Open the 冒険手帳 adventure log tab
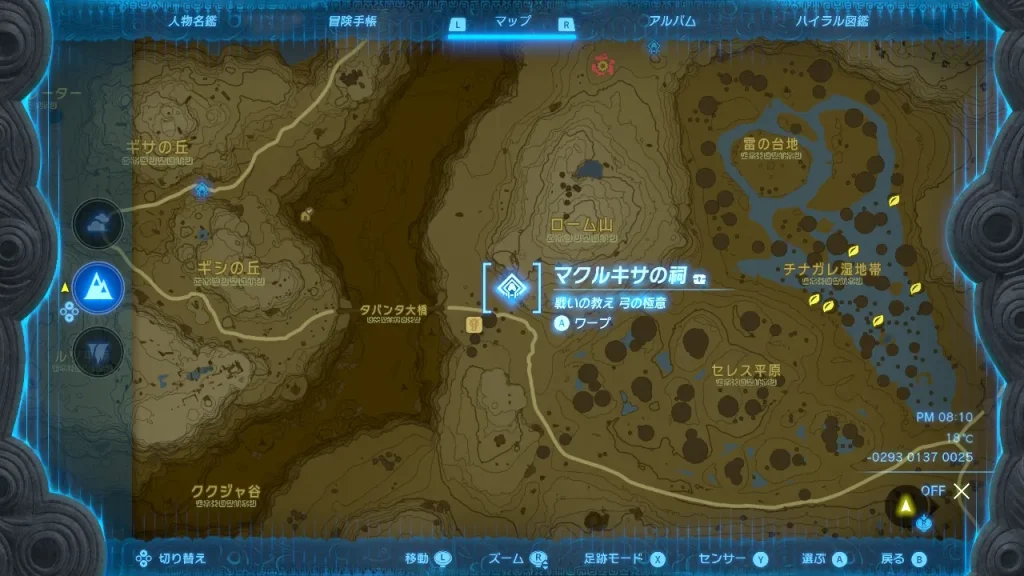Viewport: 1024px width, 576px height. pos(353,21)
